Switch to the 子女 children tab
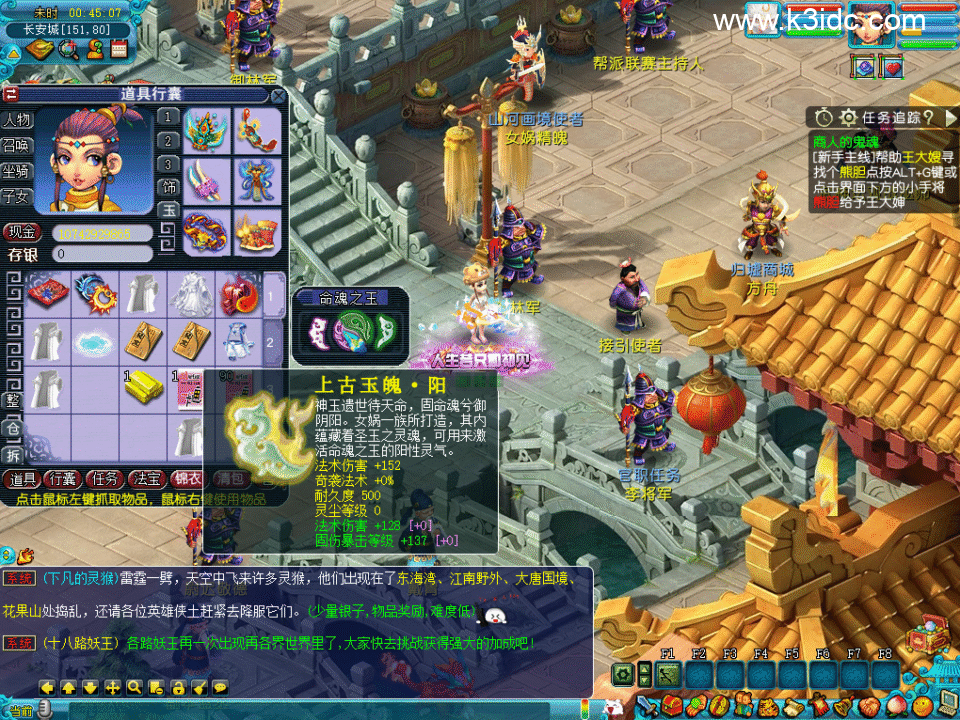This screenshot has width=960, height=720. 16,196
